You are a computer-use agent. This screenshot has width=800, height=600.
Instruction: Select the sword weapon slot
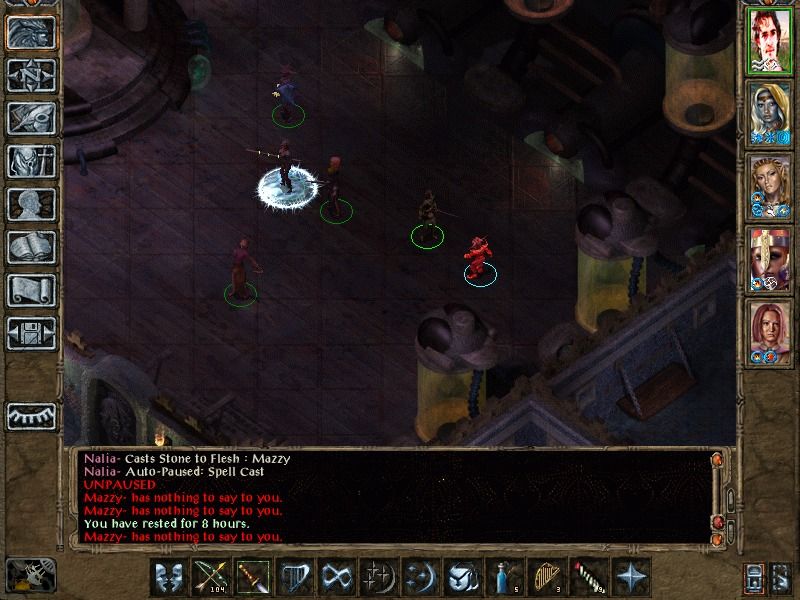coord(251,578)
